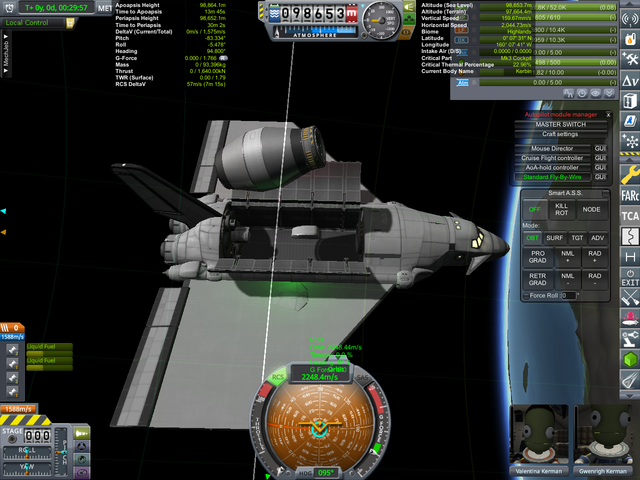
Task: Switch Smart A.S.S. mode to SURF
Action: tap(554, 238)
